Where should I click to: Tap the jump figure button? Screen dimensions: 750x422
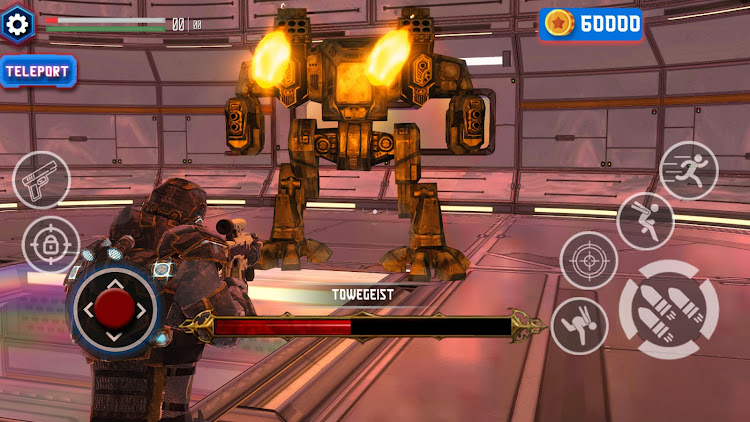pyautogui.click(x=645, y=221)
